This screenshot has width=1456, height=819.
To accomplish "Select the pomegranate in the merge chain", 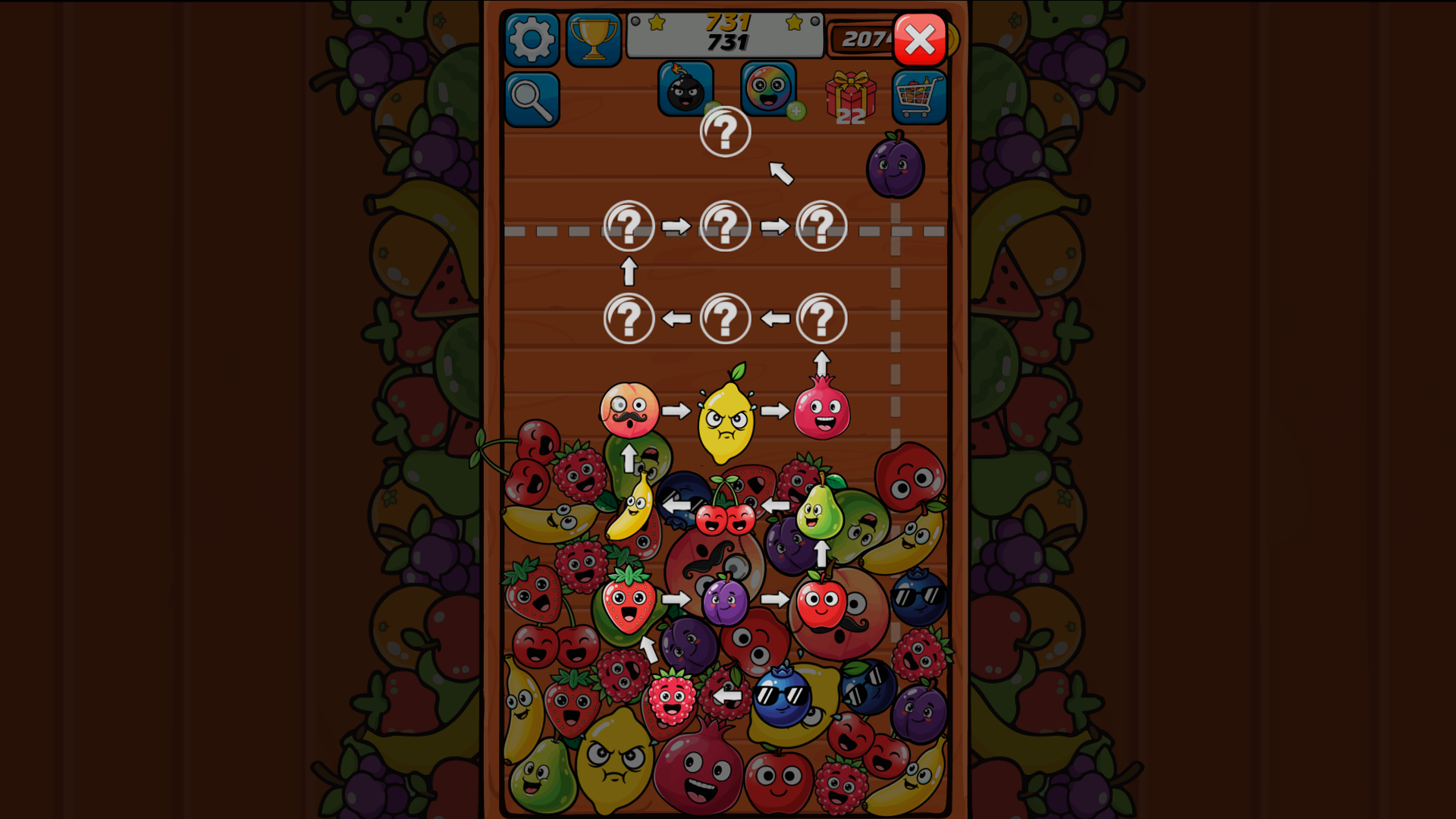I will tap(821, 413).
